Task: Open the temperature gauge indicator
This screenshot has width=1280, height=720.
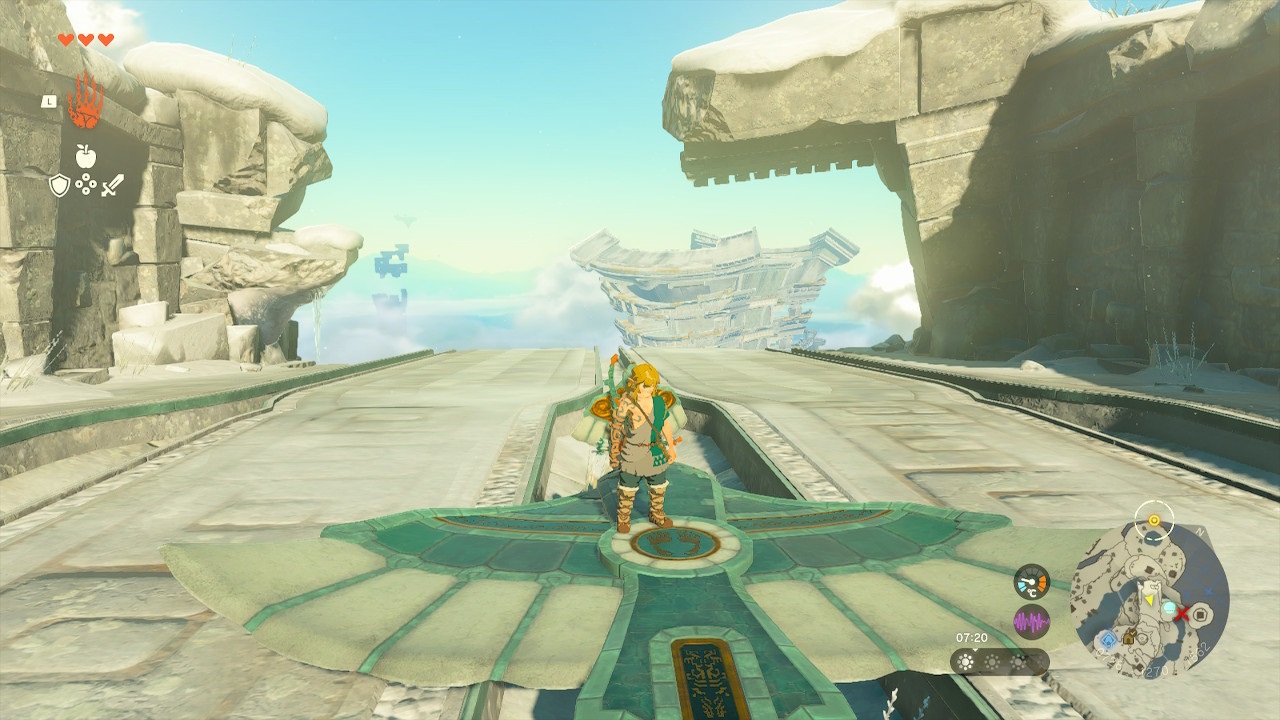Action: 1031,583
